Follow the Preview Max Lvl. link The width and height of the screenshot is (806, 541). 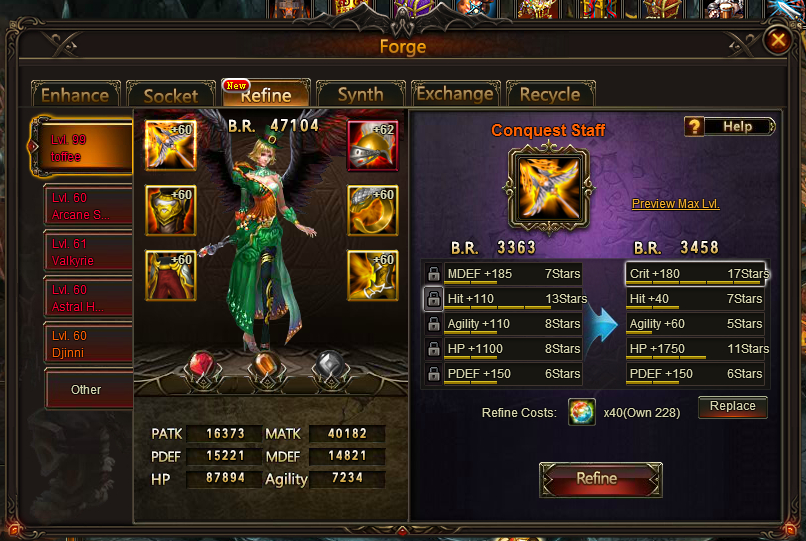coord(675,204)
